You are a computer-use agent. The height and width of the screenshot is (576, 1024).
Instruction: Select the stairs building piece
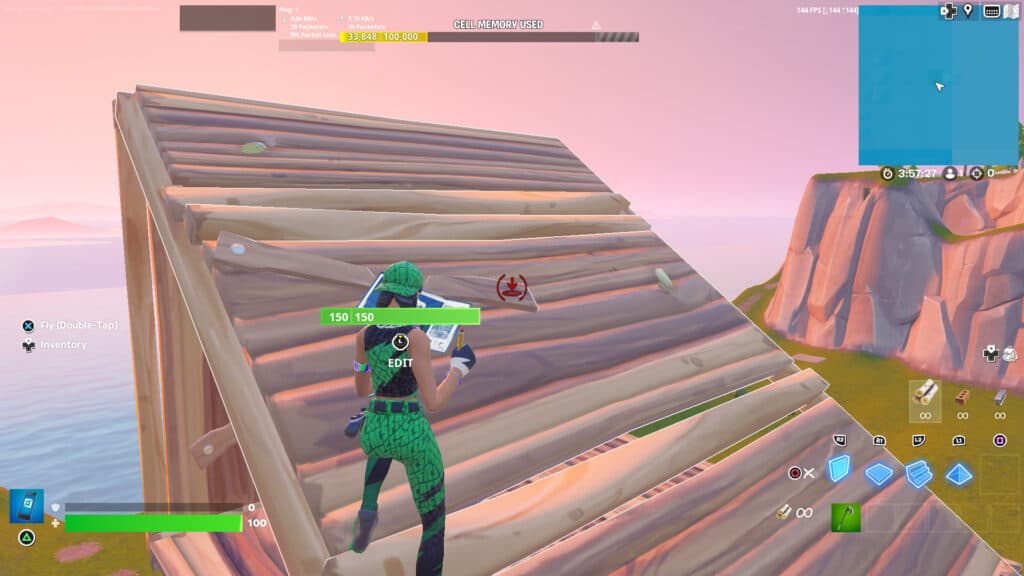918,474
